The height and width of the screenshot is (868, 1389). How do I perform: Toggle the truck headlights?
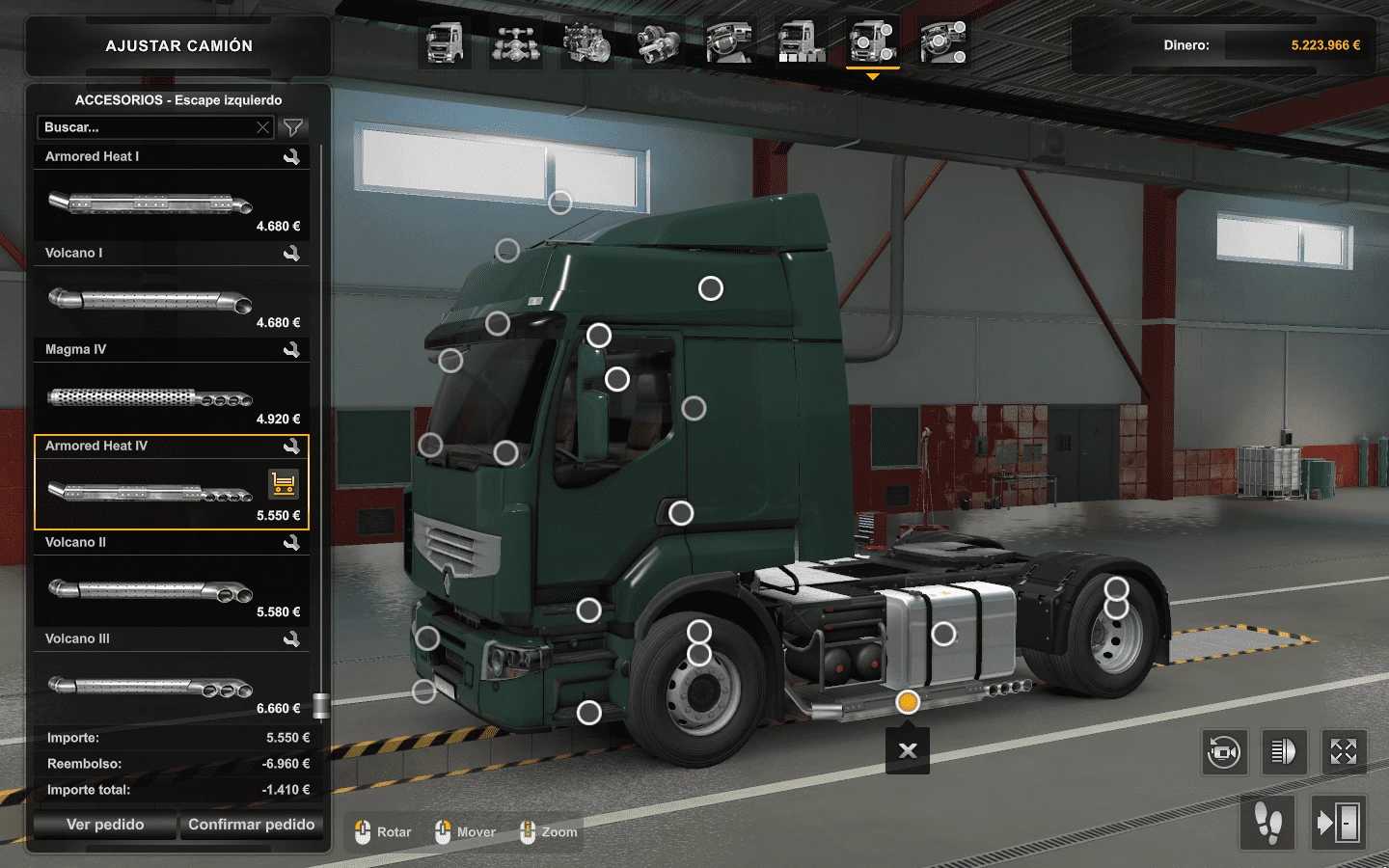click(x=1284, y=751)
